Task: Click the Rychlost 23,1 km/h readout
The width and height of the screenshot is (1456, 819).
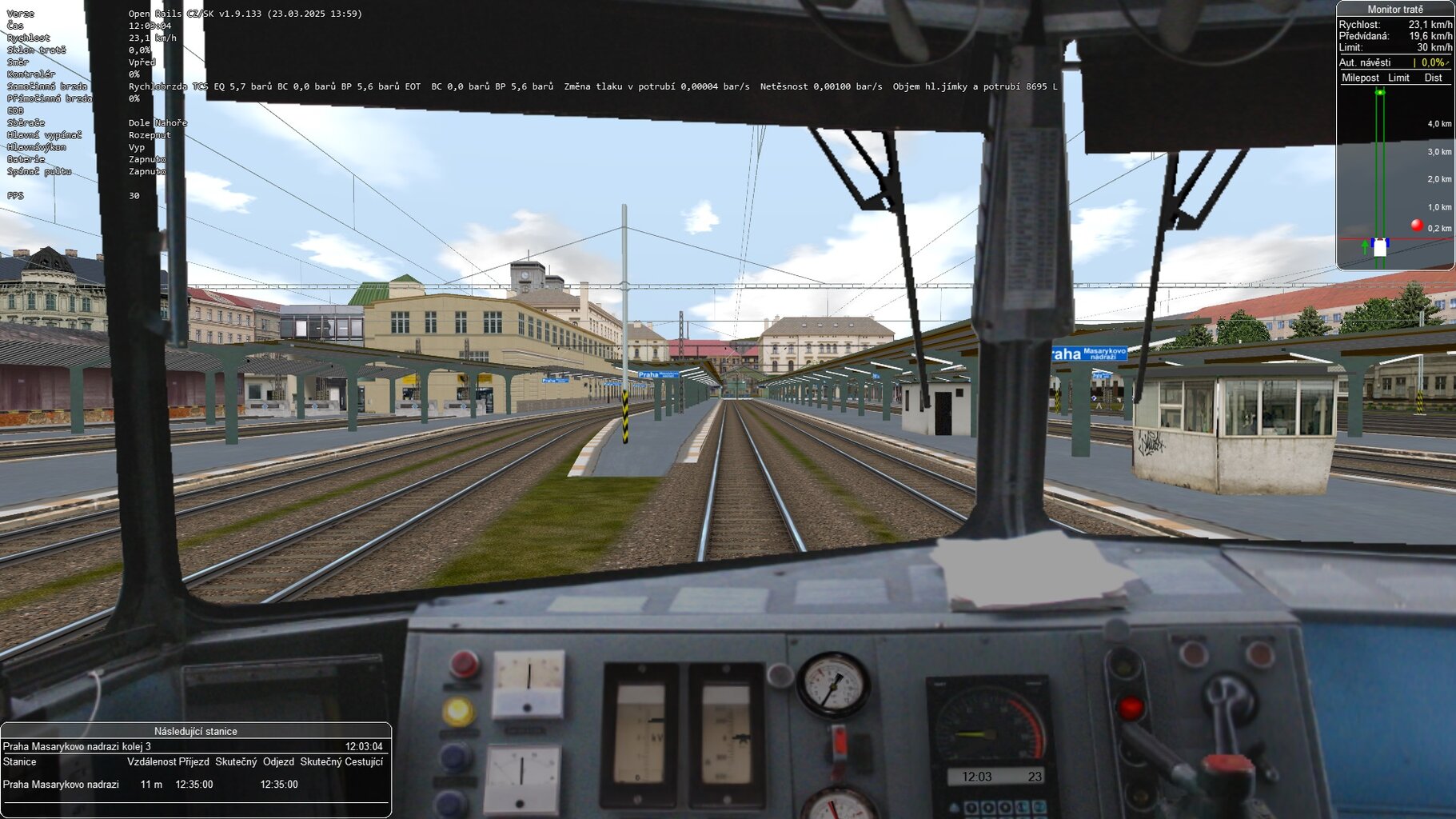Action: coord(1395,25)
